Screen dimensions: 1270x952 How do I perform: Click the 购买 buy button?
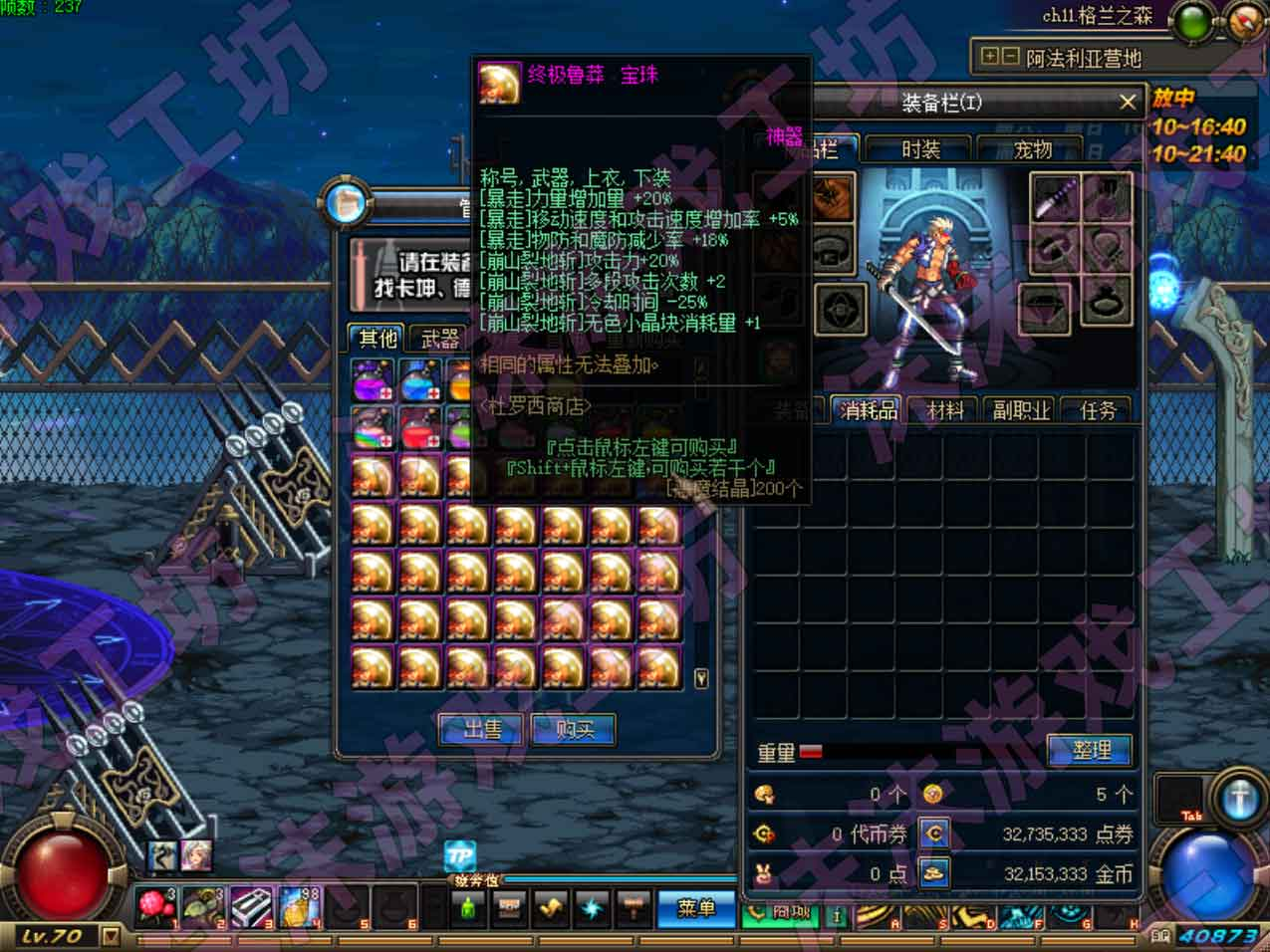click(x=574, y=730)
